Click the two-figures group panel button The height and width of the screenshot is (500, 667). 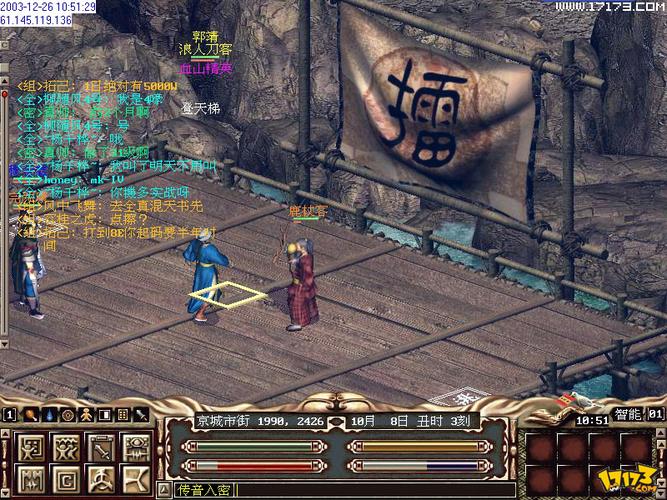[x=66, y=444]
